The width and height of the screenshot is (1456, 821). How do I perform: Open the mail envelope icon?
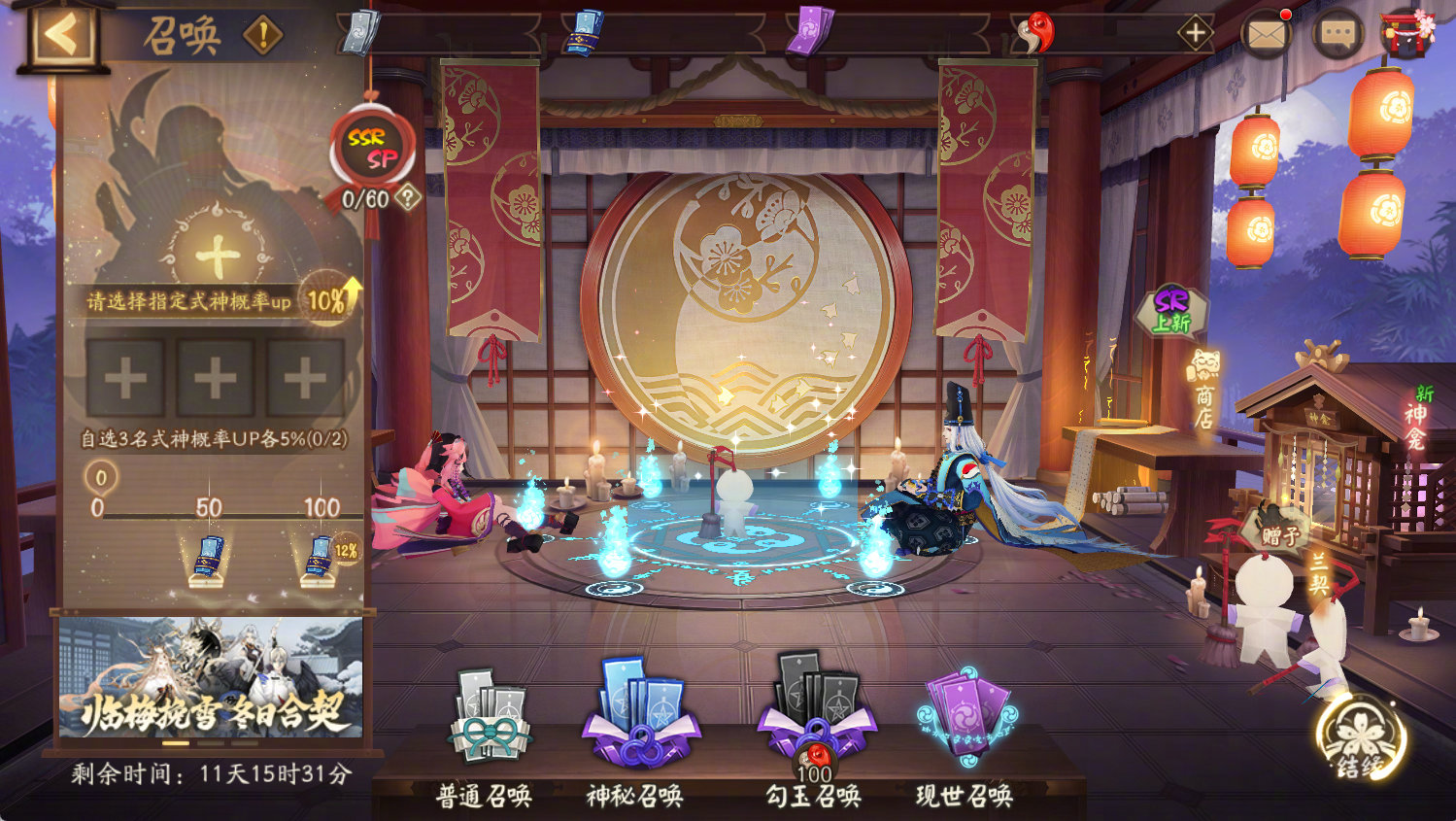point(1268,33)
